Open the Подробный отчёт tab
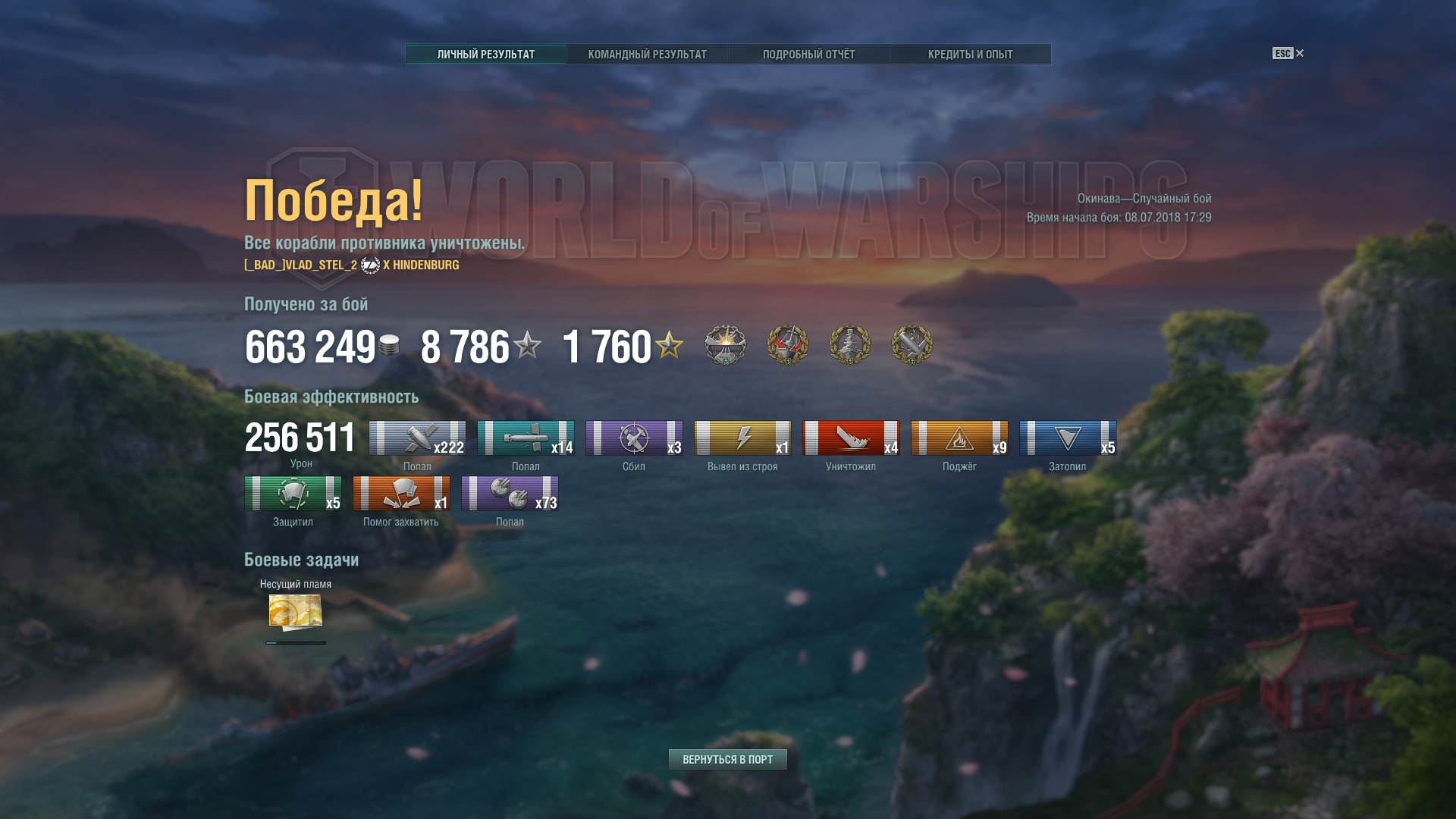This screenshot has height=819, width=1456. click(x=808, y=55)
